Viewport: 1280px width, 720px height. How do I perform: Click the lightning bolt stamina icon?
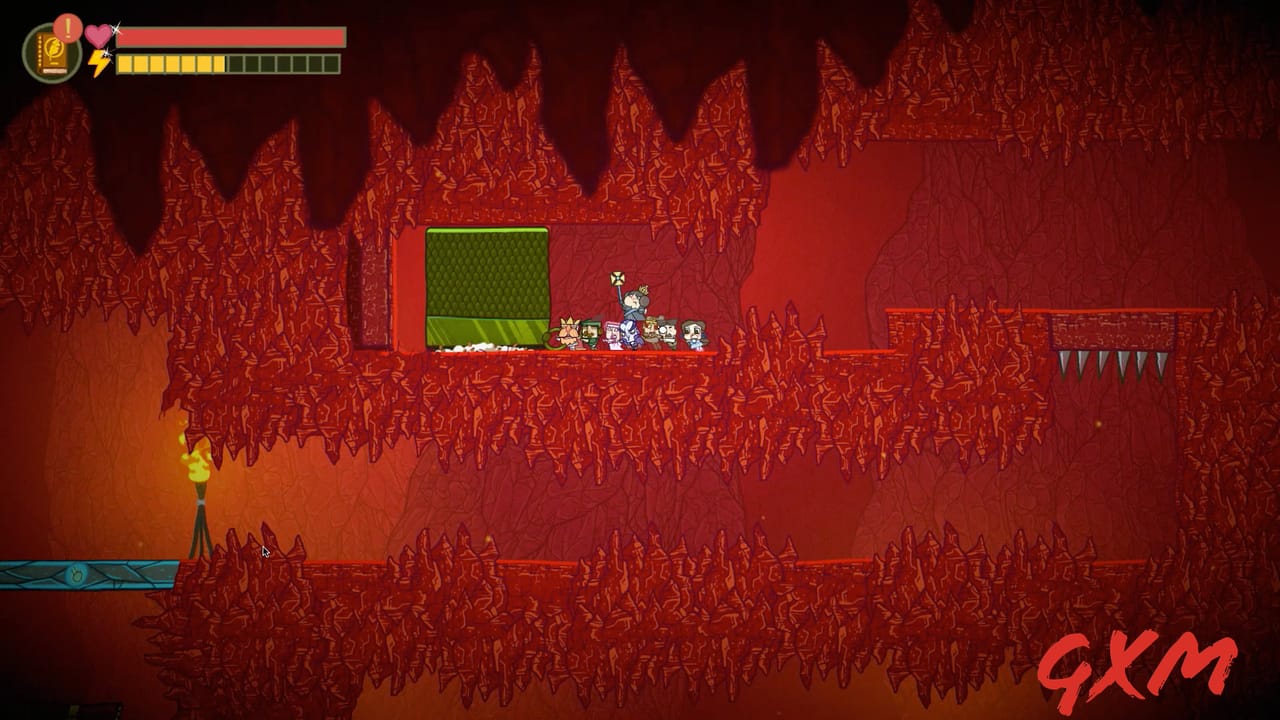97,63
